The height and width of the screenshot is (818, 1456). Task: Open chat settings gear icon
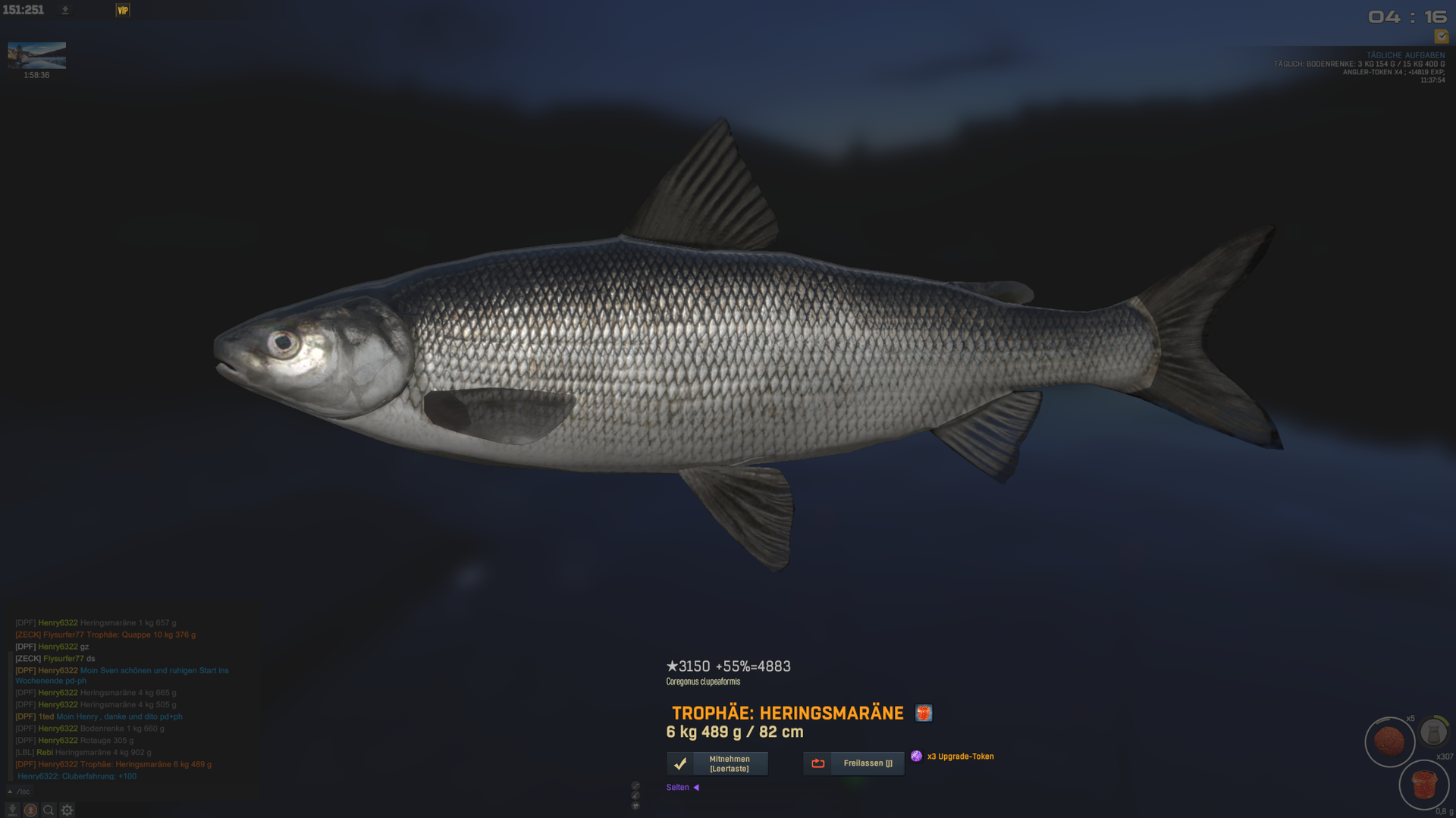click(x=67, y=810)
